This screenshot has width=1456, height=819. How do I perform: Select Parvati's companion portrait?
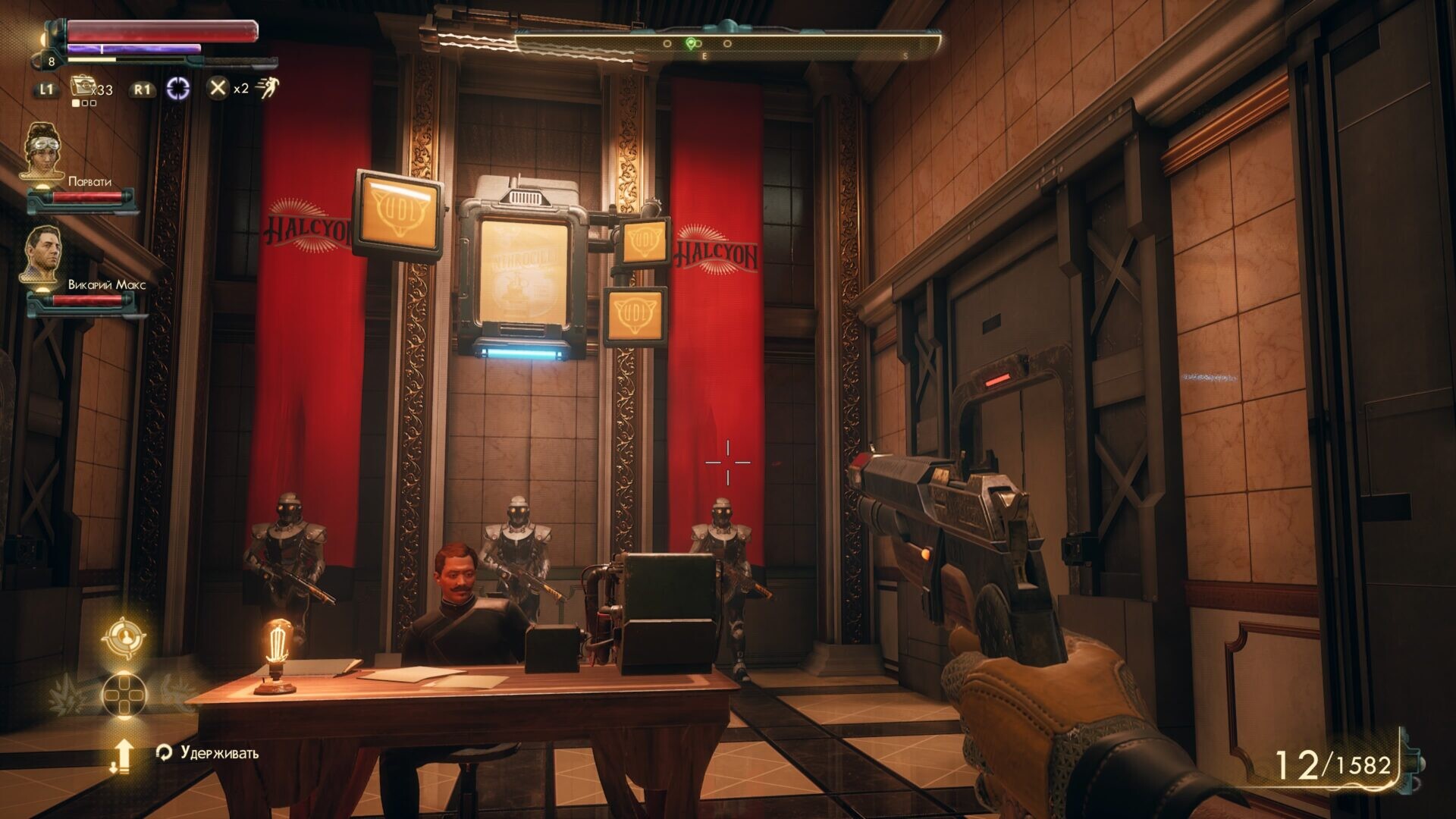(x=43, y=150)
